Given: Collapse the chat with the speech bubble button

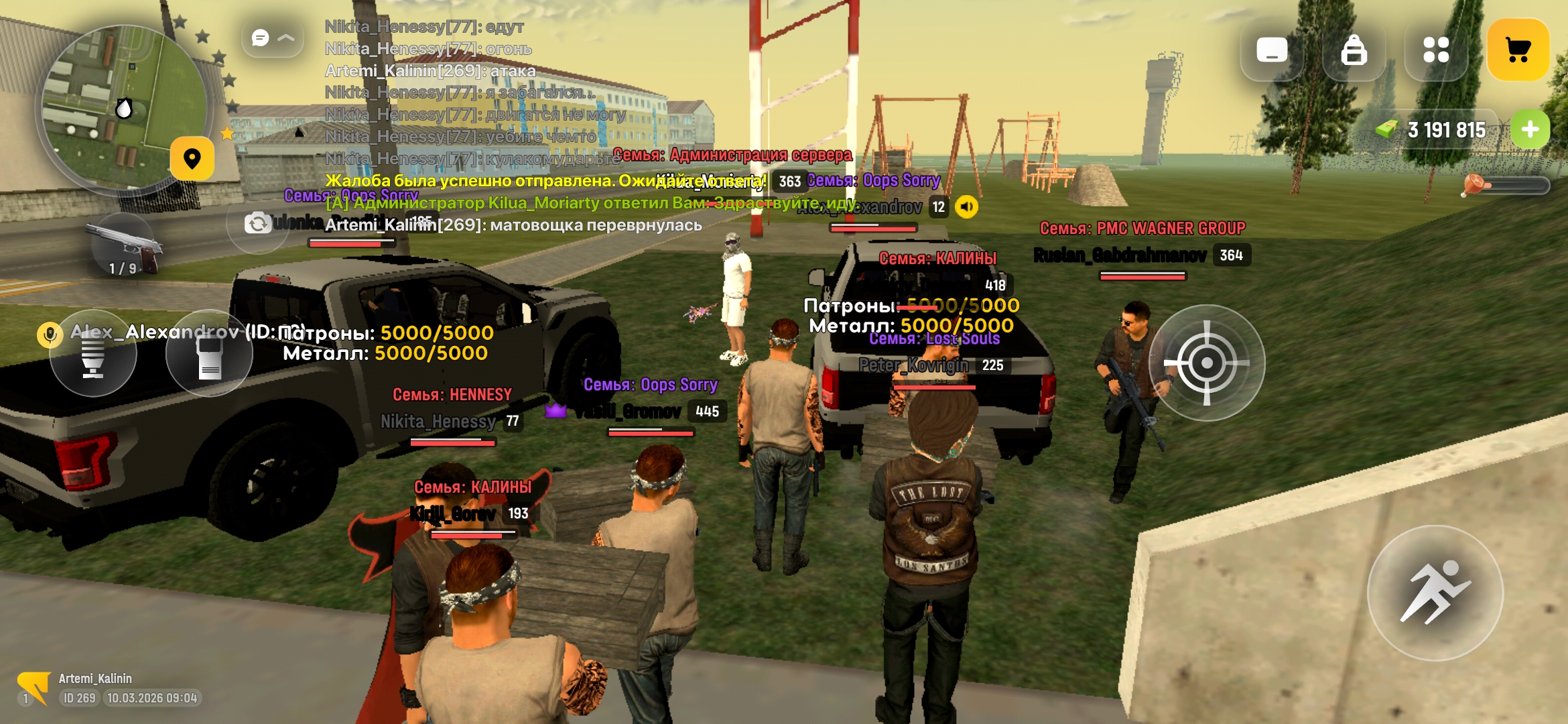Looking at the screenshot, I should (x=273, y=38).
